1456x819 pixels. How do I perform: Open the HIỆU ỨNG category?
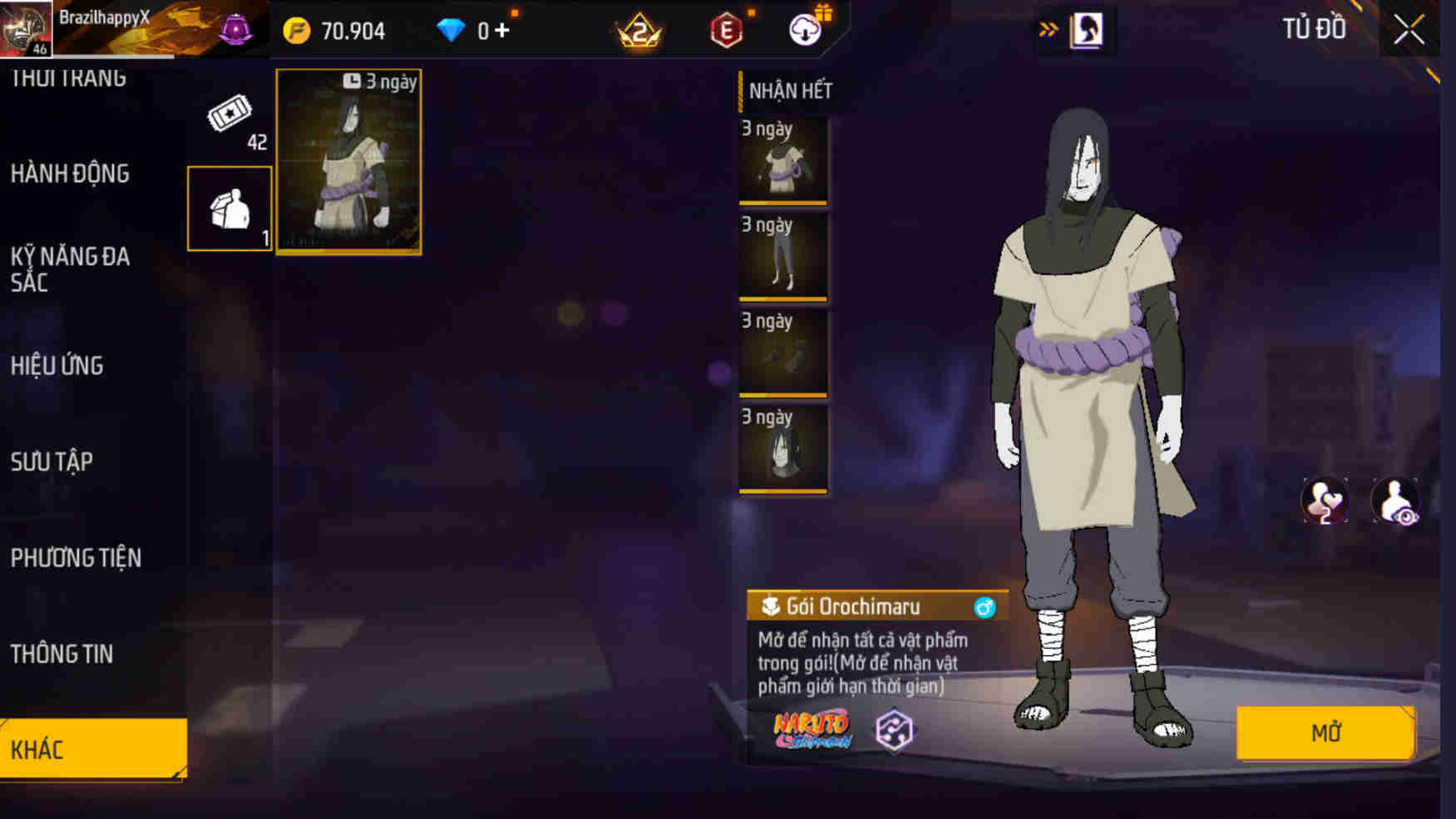point(57,365)
